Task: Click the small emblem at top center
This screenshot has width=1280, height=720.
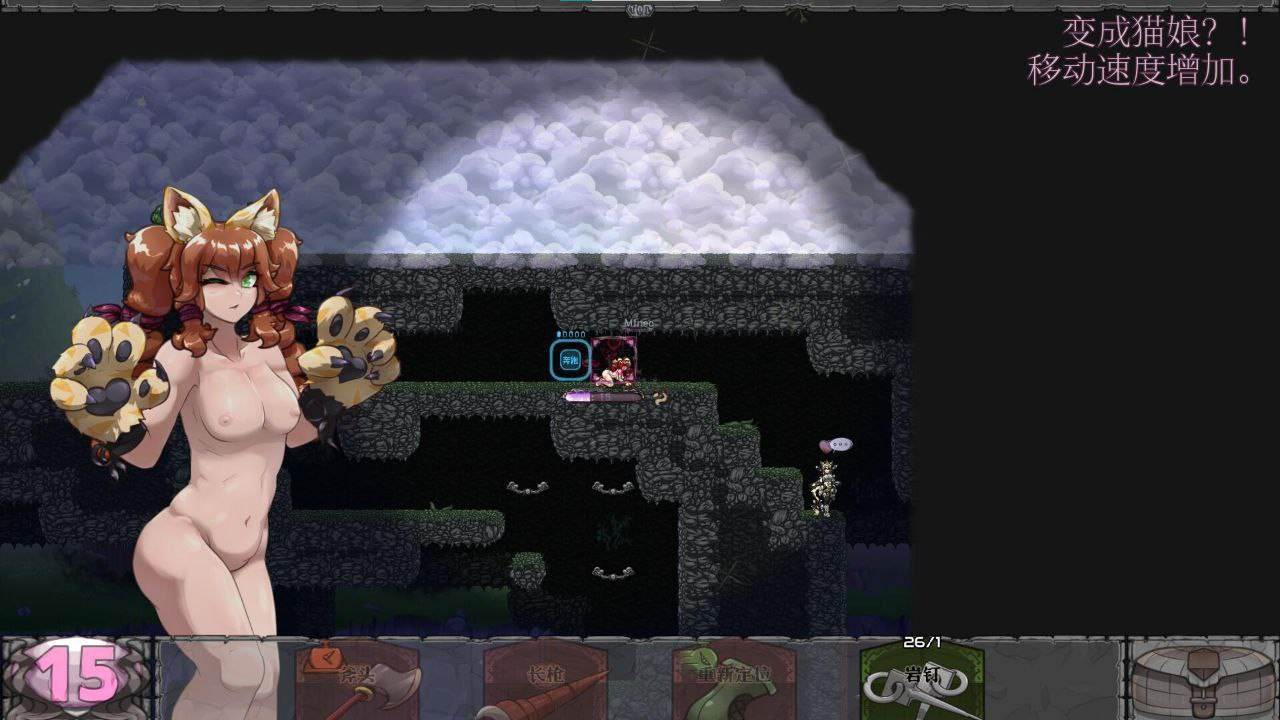Action: [637, 9]
